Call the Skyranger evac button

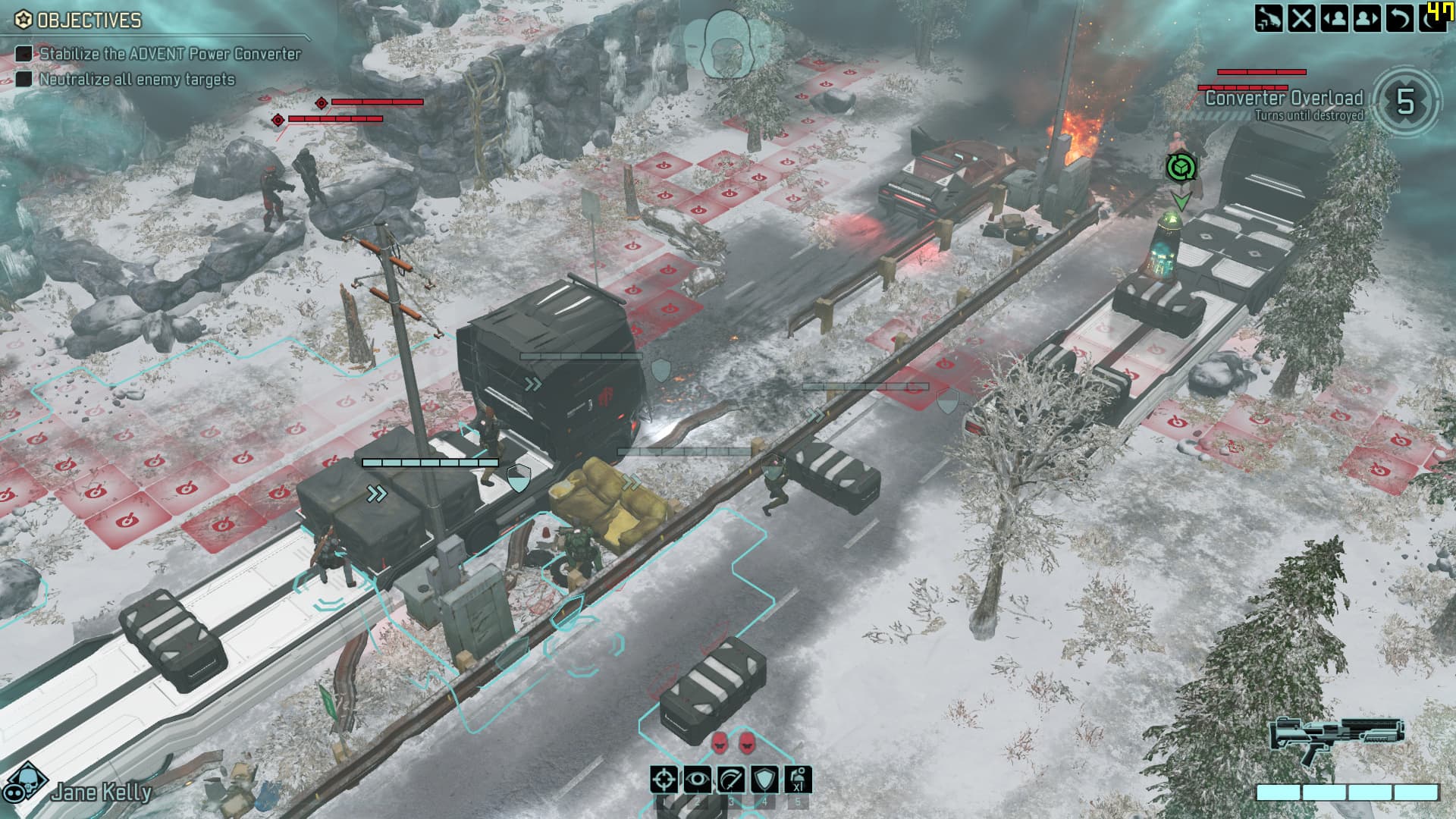pos(1269,17)
